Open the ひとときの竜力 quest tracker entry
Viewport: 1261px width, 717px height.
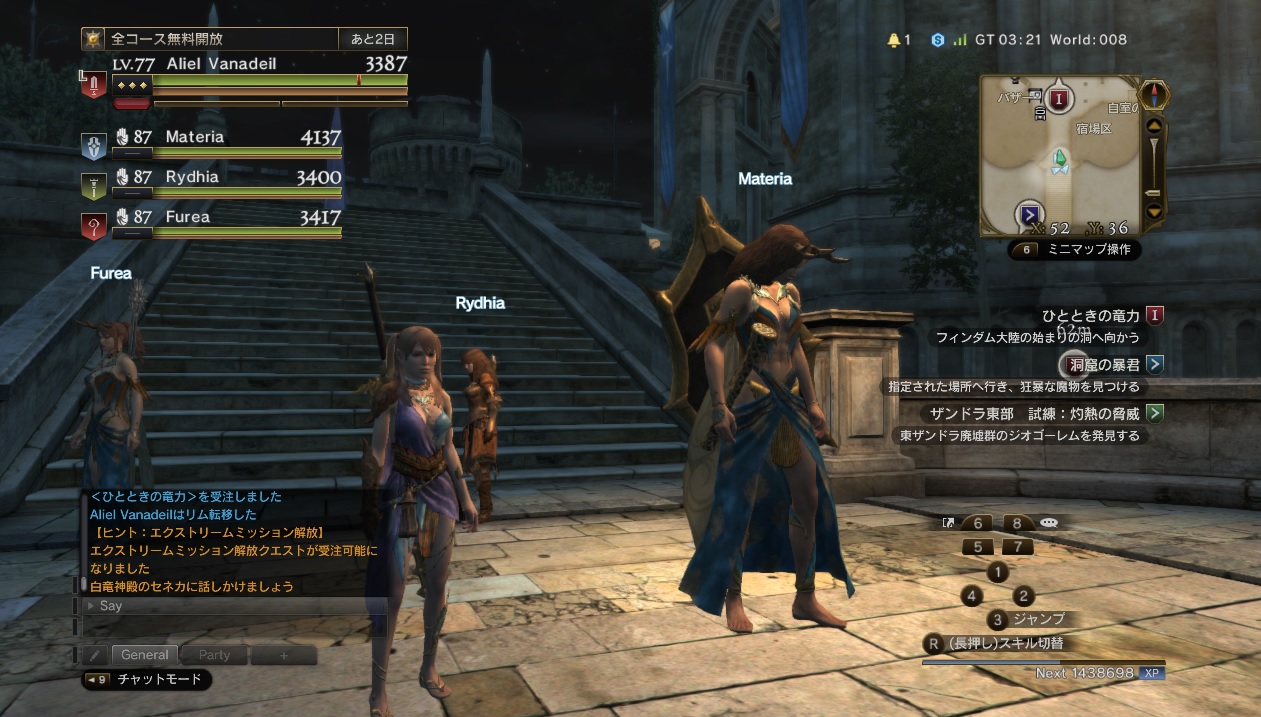(x=1091, y=316)
